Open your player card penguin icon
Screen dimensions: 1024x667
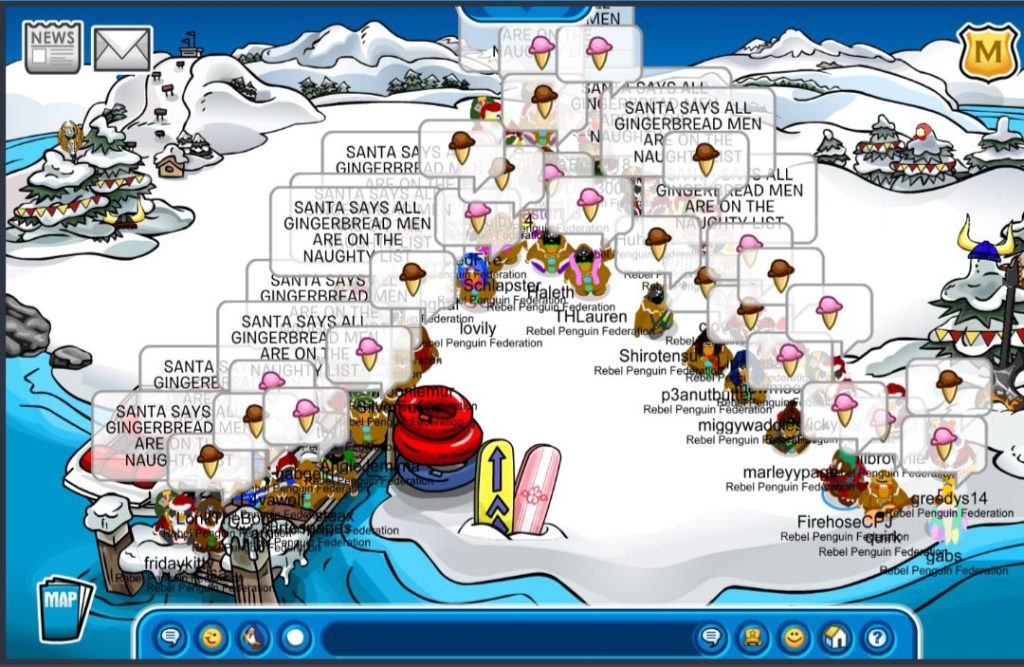pos(753,637)
